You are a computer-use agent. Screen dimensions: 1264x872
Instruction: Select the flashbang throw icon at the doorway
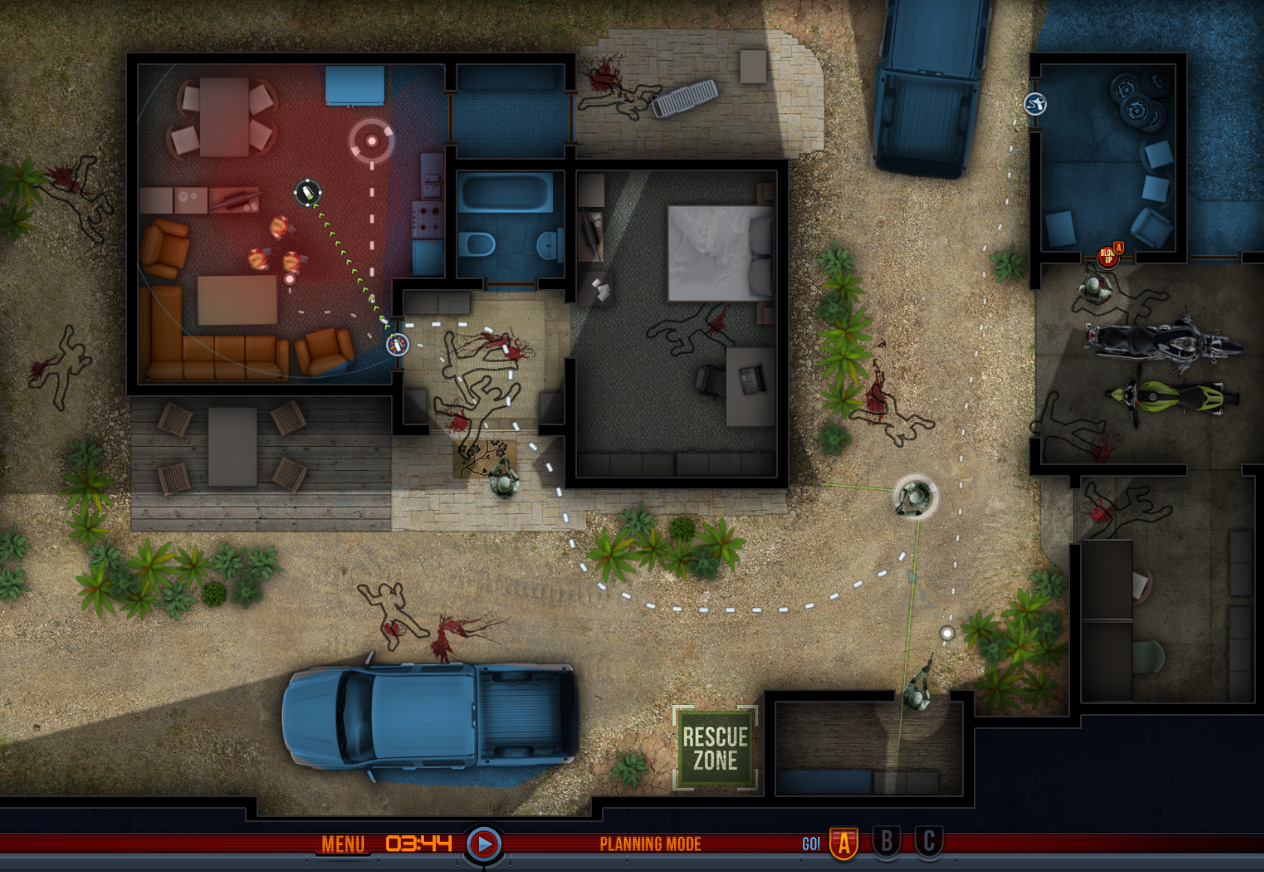click(398, 345)
